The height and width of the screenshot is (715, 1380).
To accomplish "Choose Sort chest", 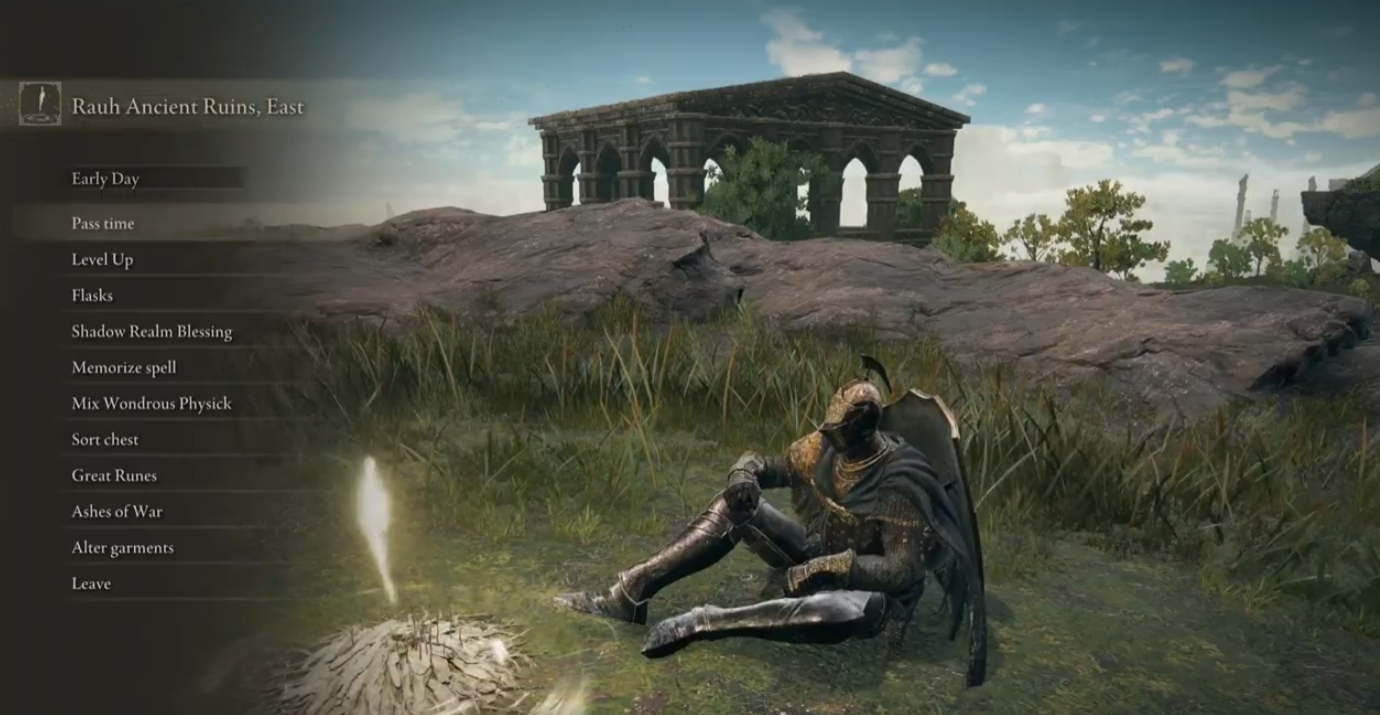I will 105,440.
